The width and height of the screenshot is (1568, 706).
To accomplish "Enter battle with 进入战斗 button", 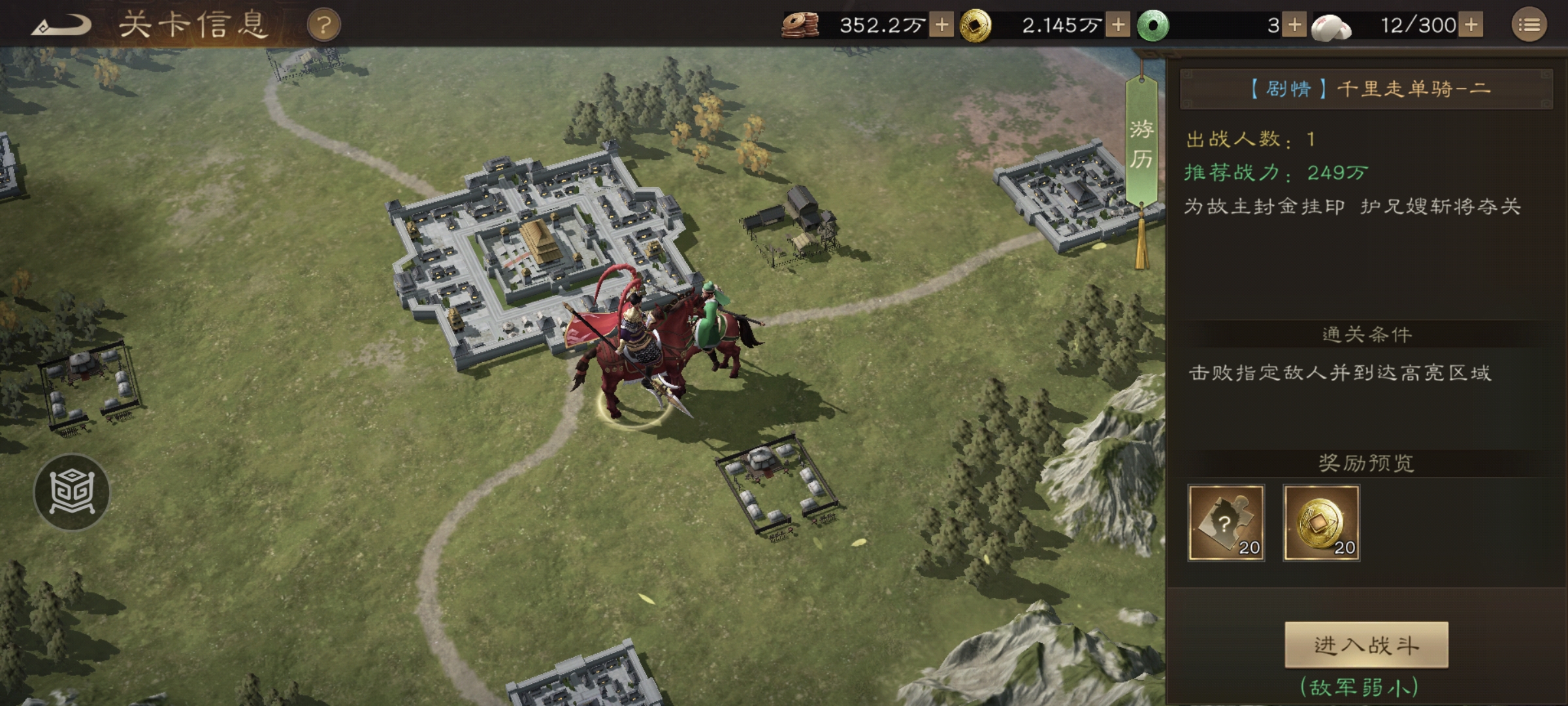I will [x=1366, y=645].
